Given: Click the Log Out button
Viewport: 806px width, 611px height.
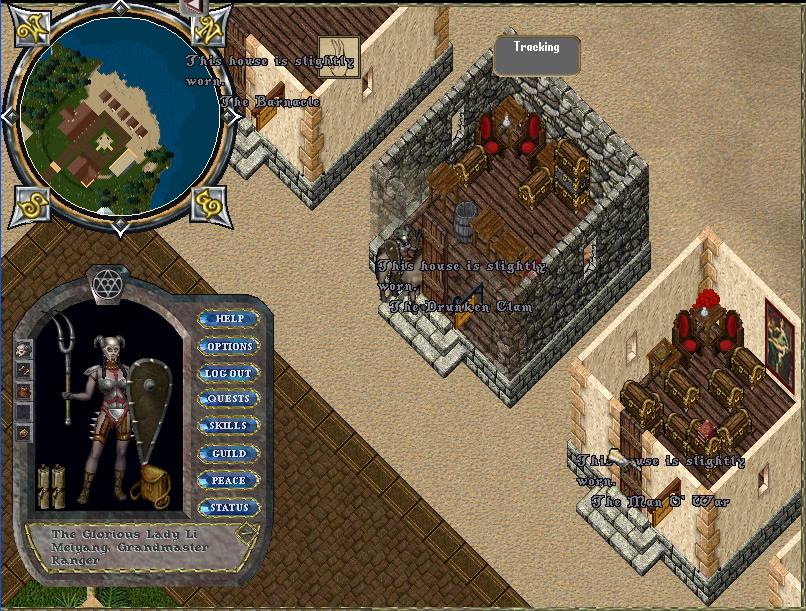Looking at the screenshot, I should (229, 373).
